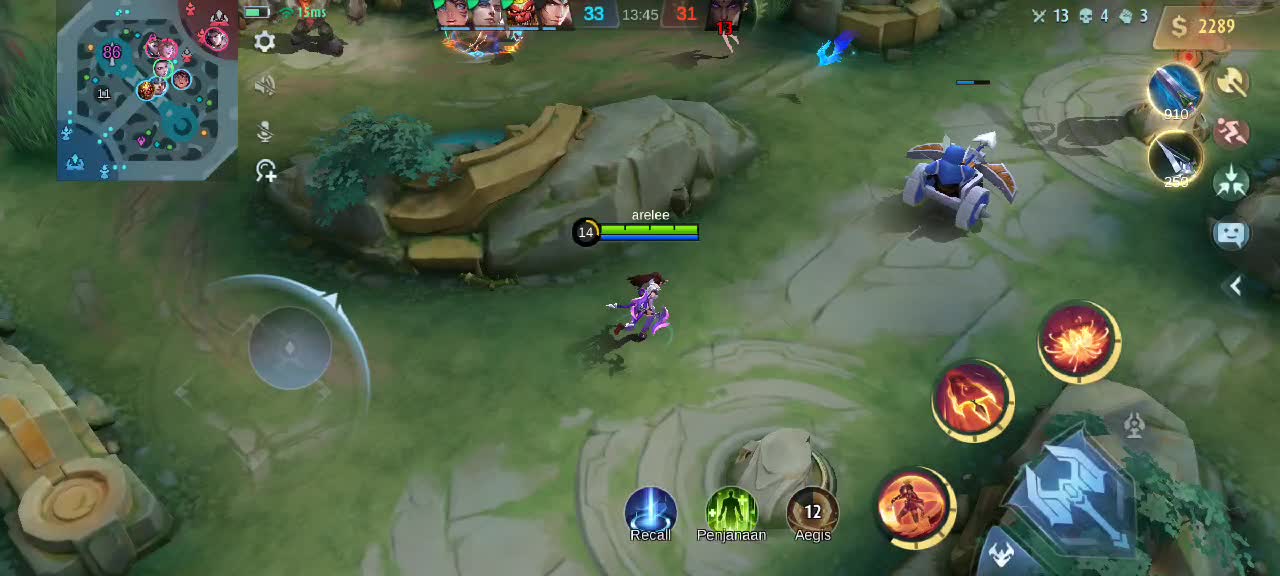Activate the Penjanaan regen skill
Screen dimensions: 1280x576
[x=731, y=513]
